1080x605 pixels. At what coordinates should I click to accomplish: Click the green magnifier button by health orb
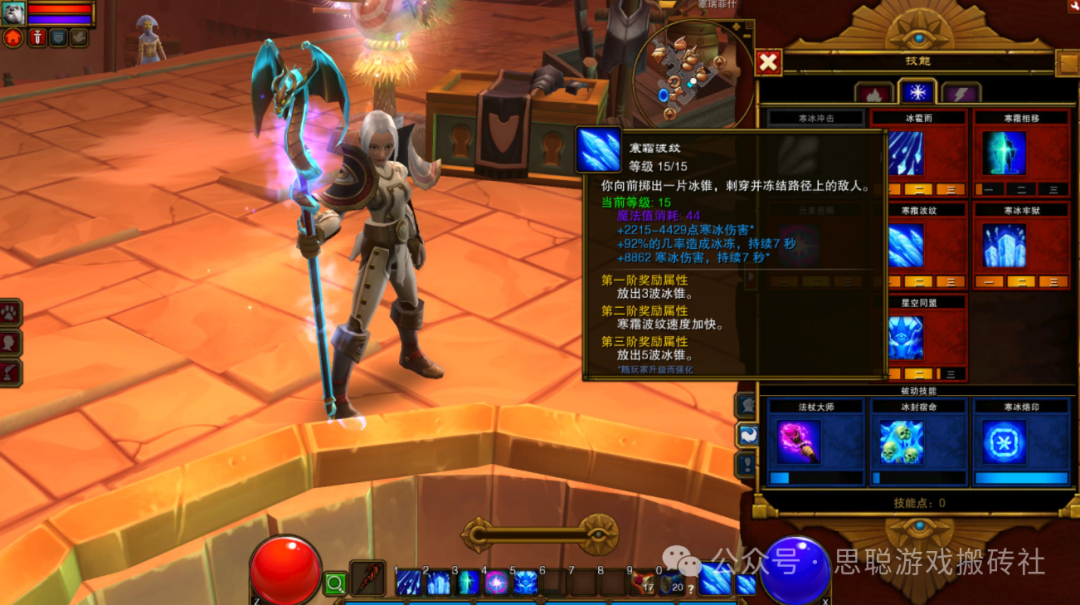(335, 582)
